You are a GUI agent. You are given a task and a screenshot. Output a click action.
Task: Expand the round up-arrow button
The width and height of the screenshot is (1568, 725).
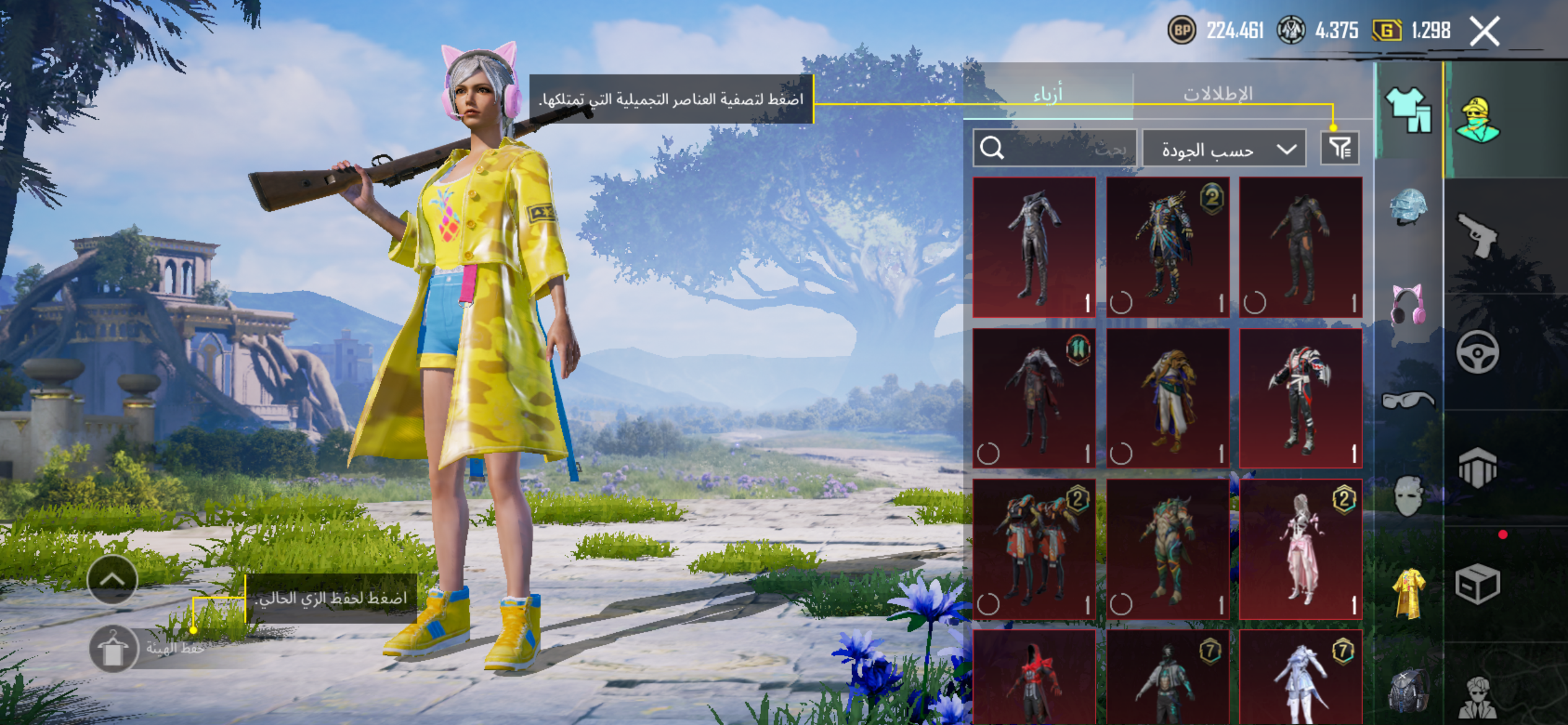(112, 580)
